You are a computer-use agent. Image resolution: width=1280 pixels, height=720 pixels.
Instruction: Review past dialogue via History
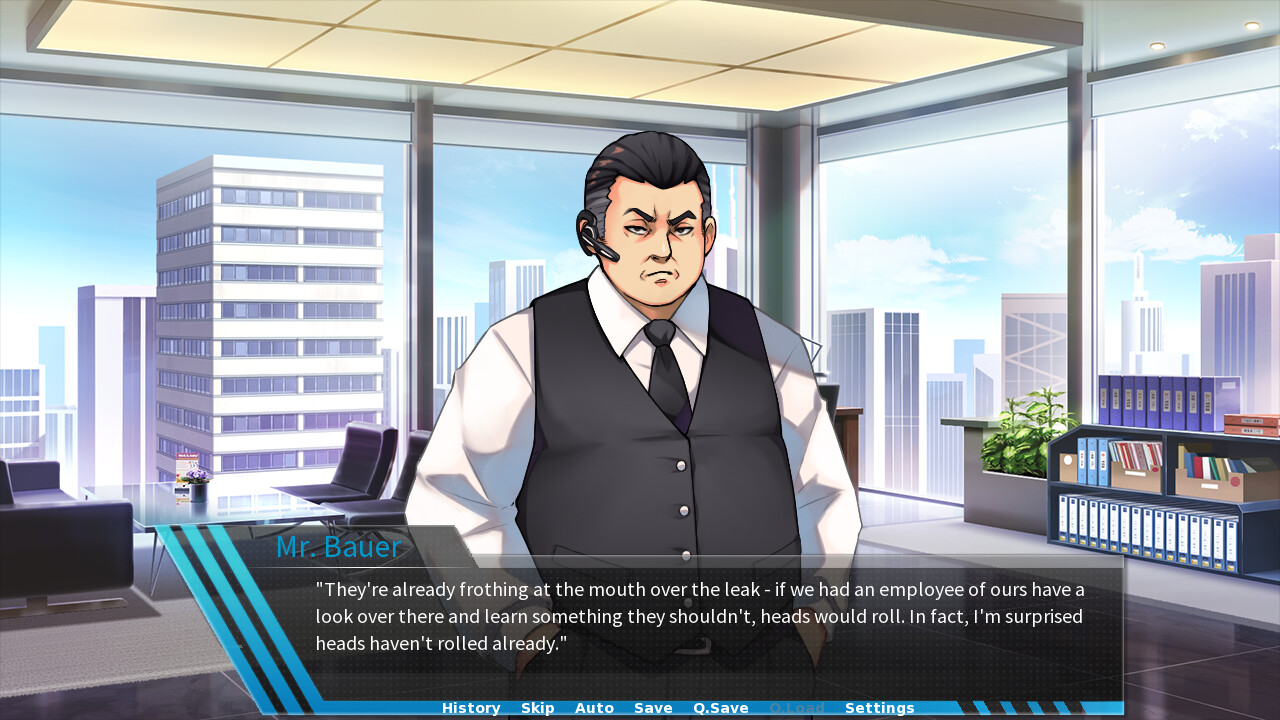470,708
